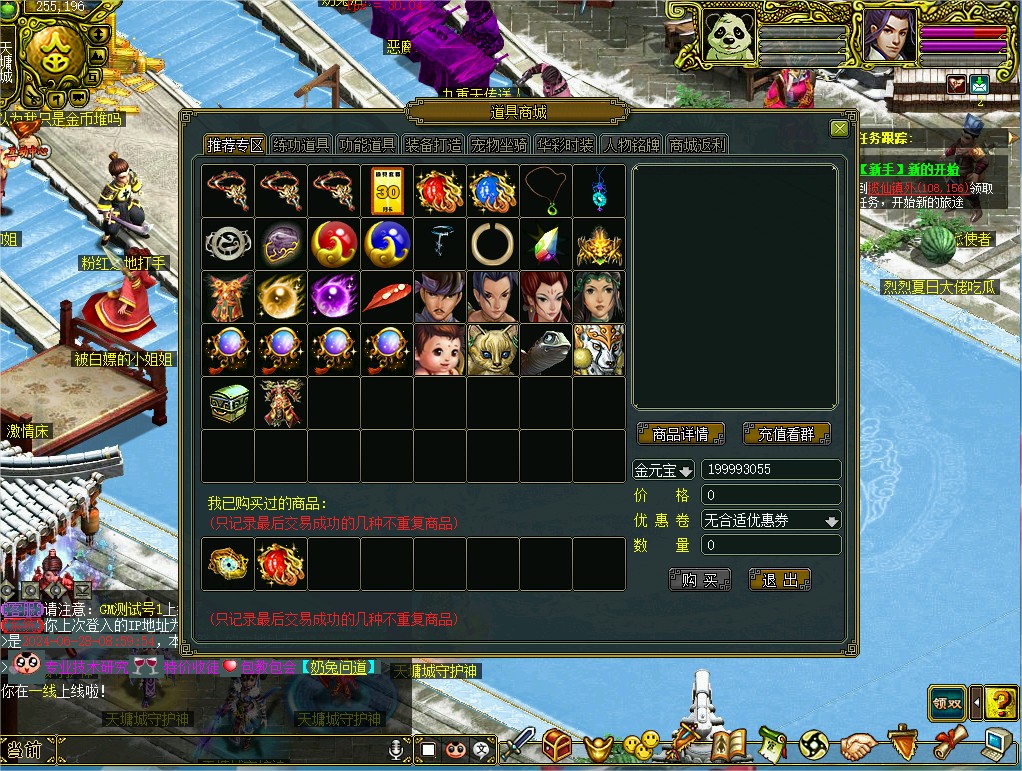Select the baby pet portrait item
Viewport: 1022px width, 771px height.
(x=440, y=349)
